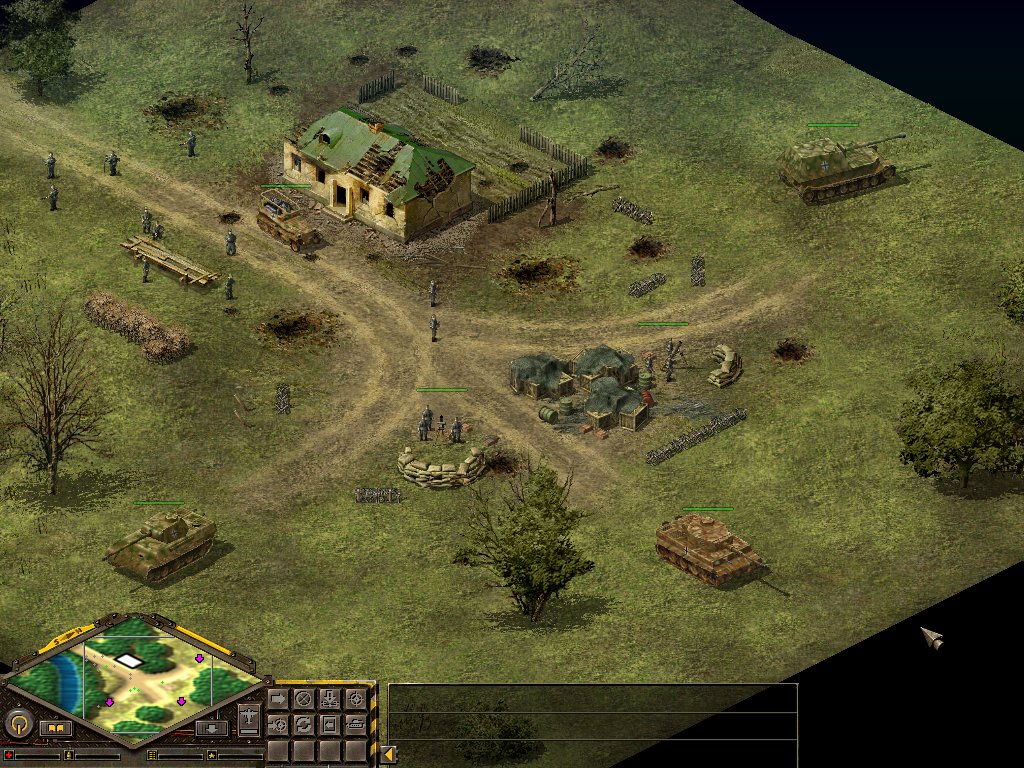Open the aviation airplane support button

(249, 718)
